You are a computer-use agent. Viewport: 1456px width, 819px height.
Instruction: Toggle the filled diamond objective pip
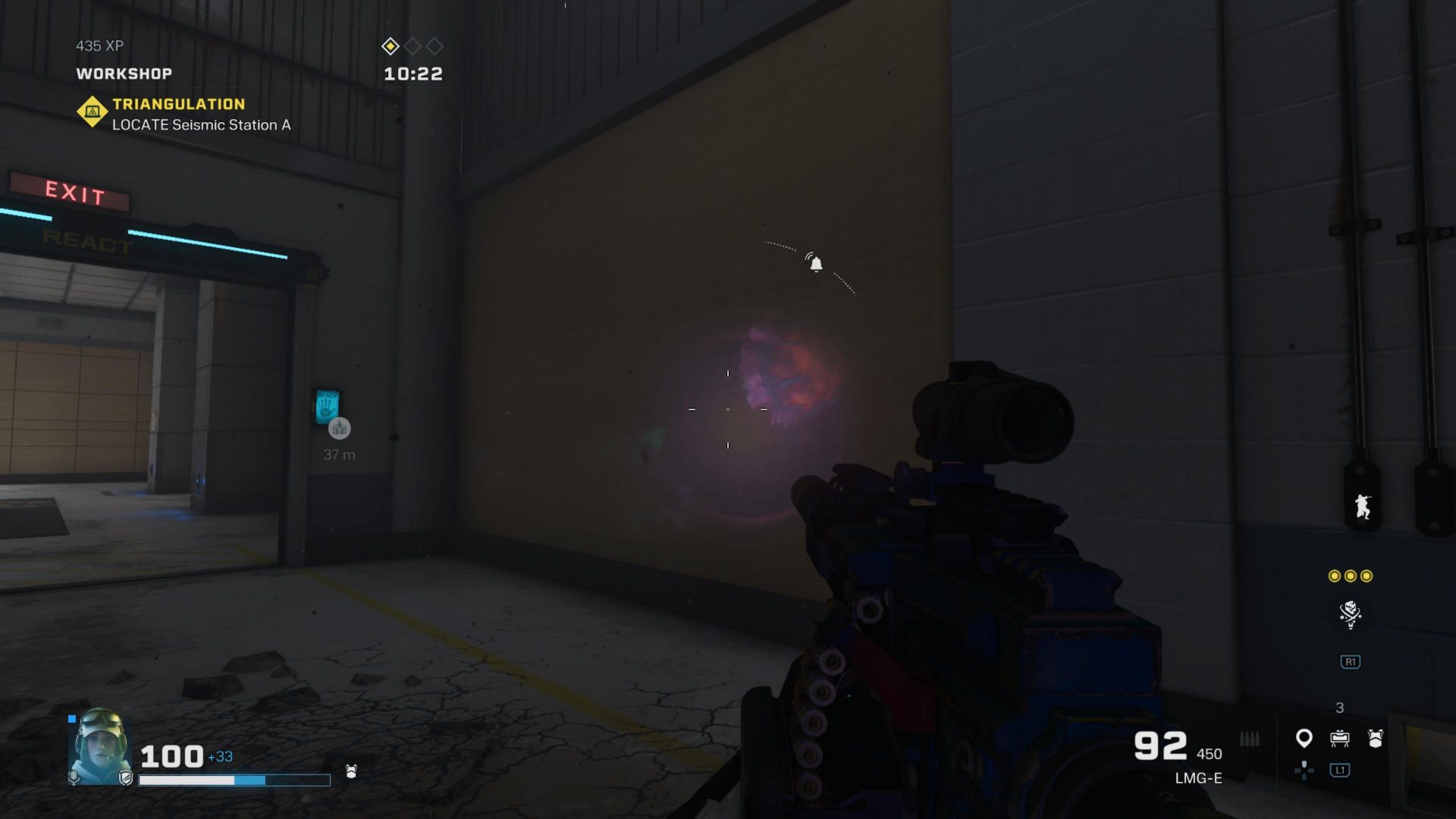(x=391, y=46)
